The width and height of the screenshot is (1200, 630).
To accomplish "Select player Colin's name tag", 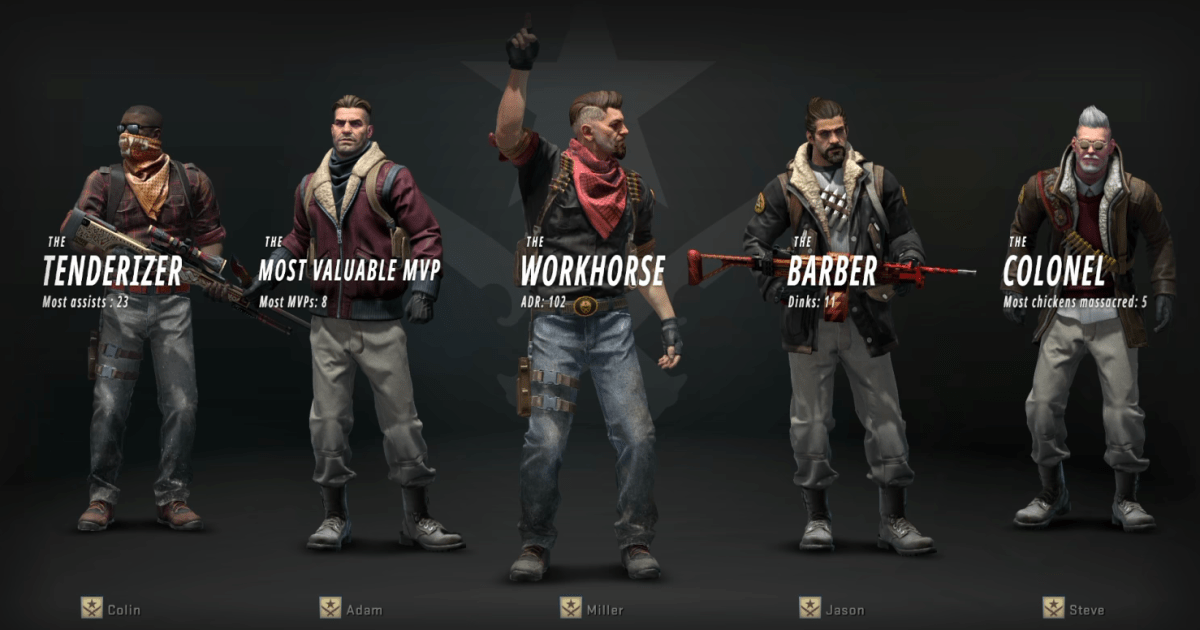I will 123,609.
